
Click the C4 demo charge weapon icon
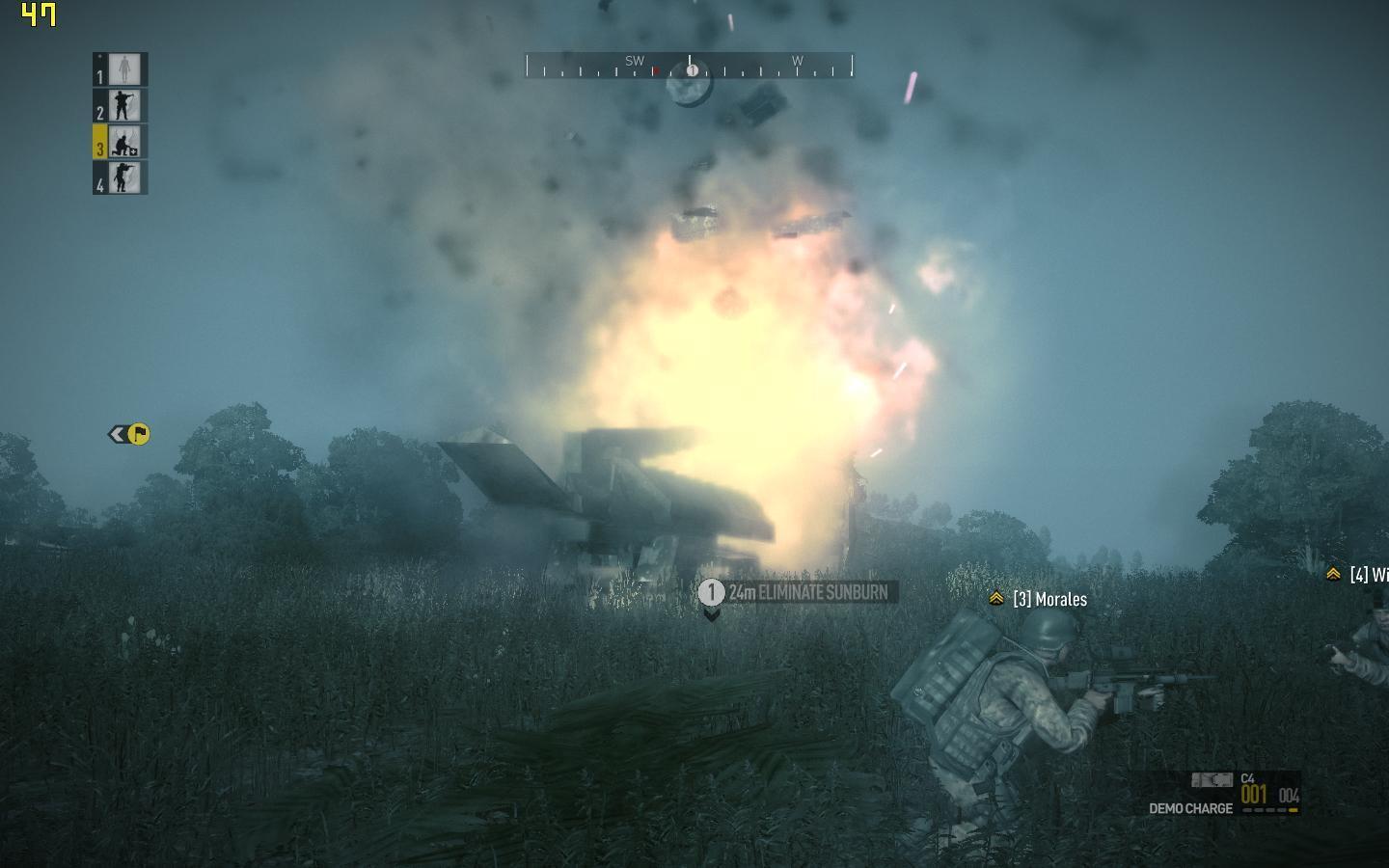(x=1212, y=780)
